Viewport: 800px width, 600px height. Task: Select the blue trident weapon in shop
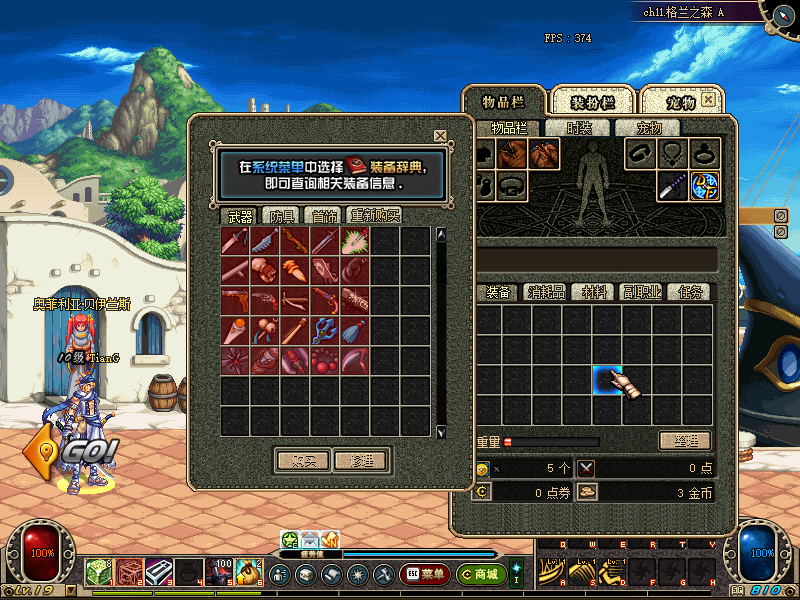point(326,329)
